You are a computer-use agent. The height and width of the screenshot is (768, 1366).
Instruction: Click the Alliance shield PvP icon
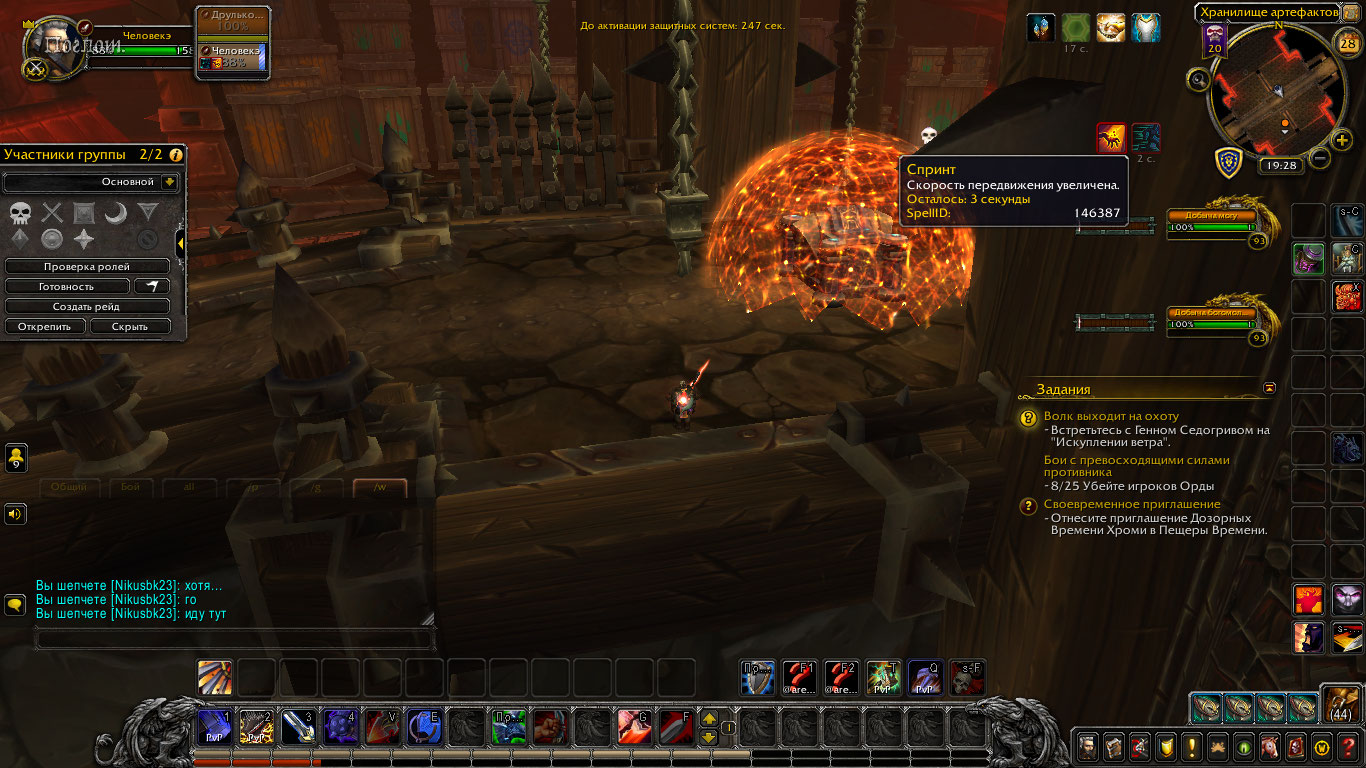click(x=1229, y=161)
